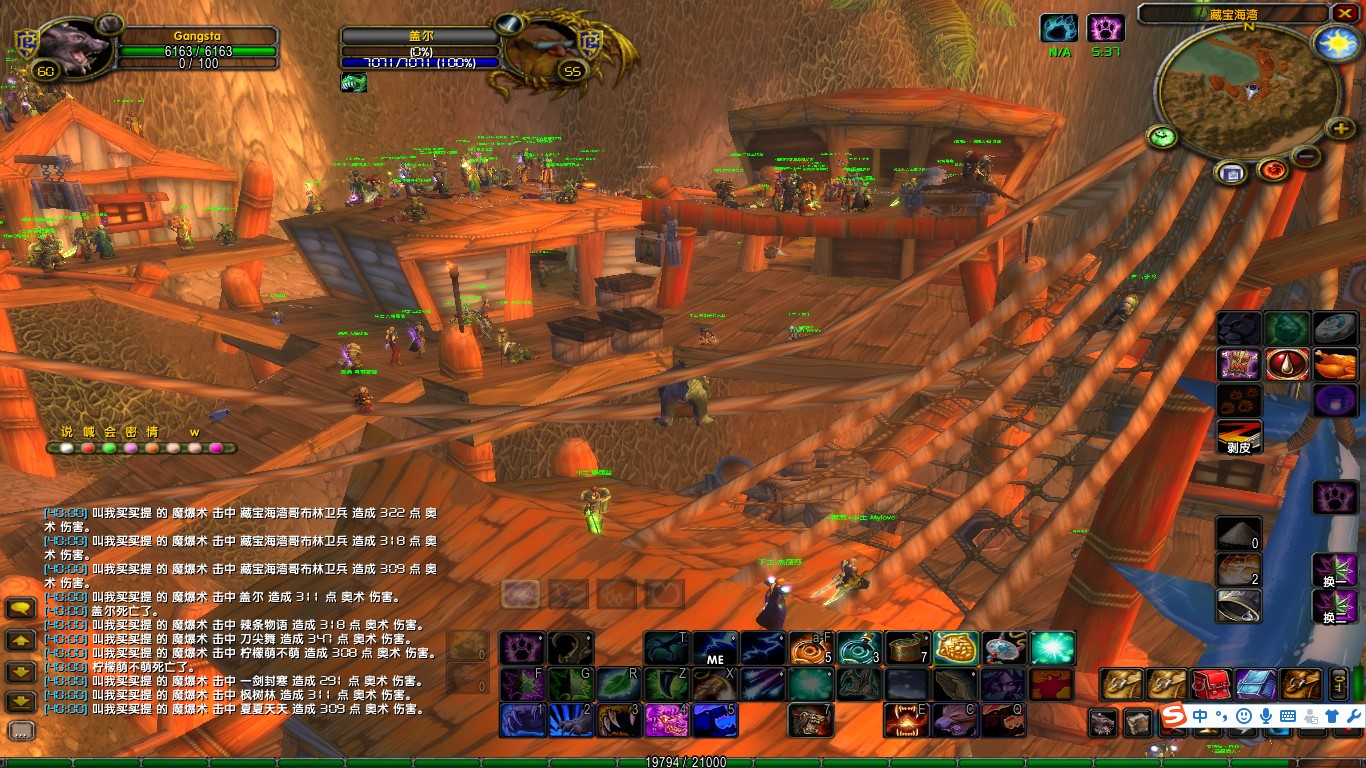Viewport: 1366px width, 768px height.
Task: Use the golden lion statue item on action bar
Action: [x=956, y=648]
